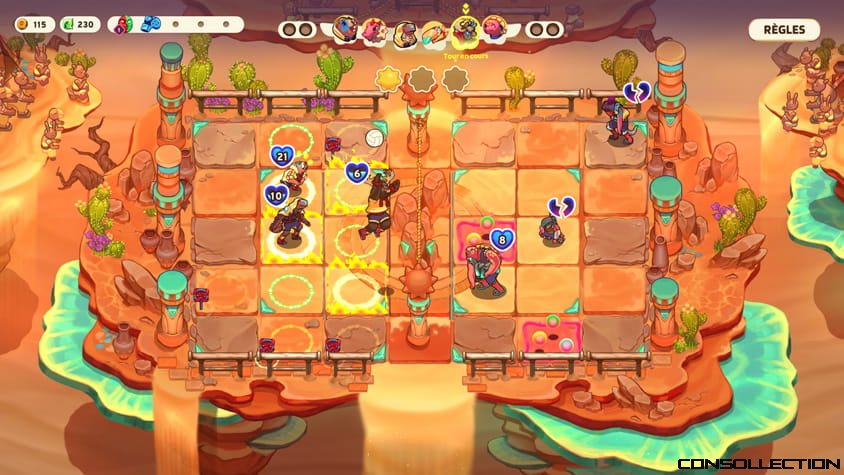Select the current-turn portrait marked 'Tour en cours'

(464, 30)
